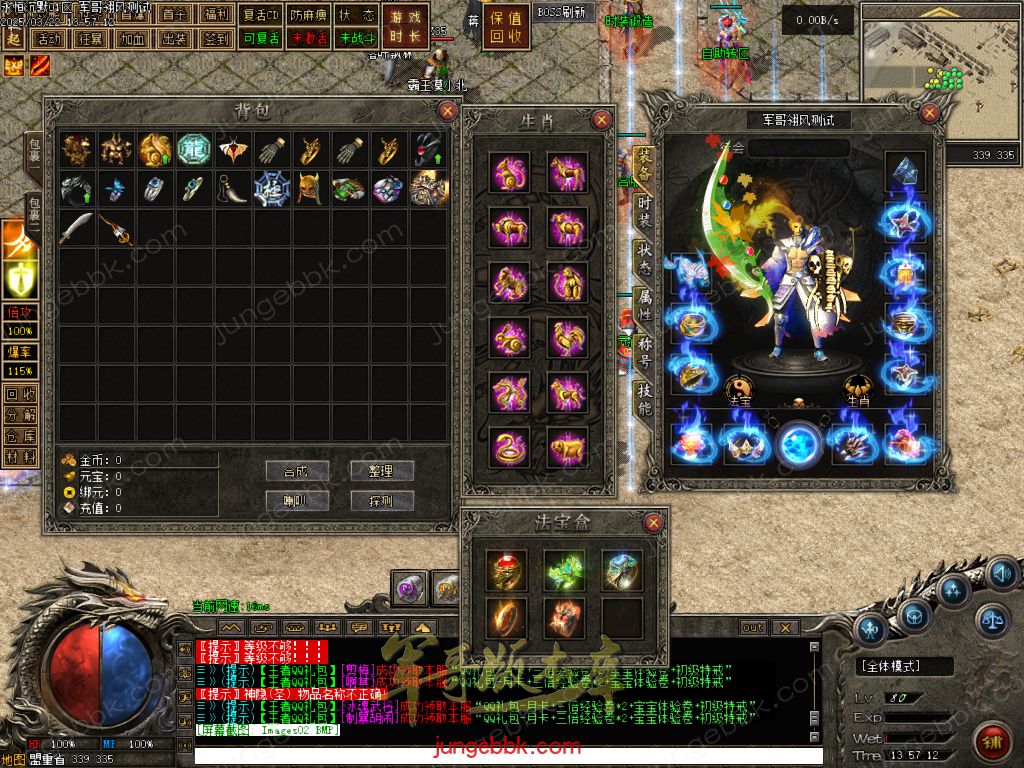1024x768 pixels.
Task: Open the 法宝 yin-yang button
Action: [739, 386]
